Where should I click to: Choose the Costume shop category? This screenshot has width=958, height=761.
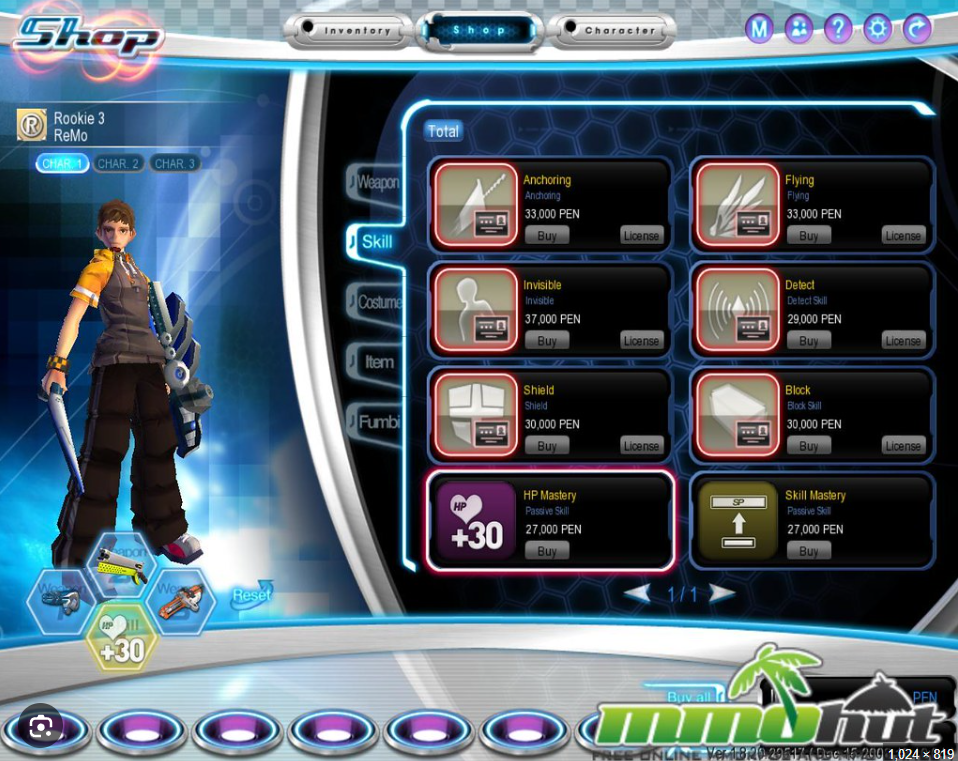click(379, 302)
